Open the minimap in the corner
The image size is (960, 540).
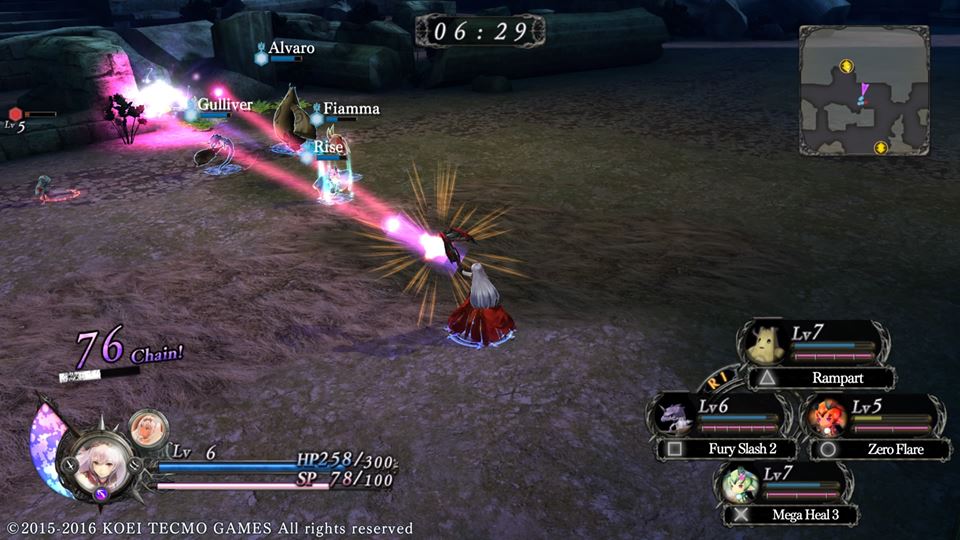(x=864, y=90)
